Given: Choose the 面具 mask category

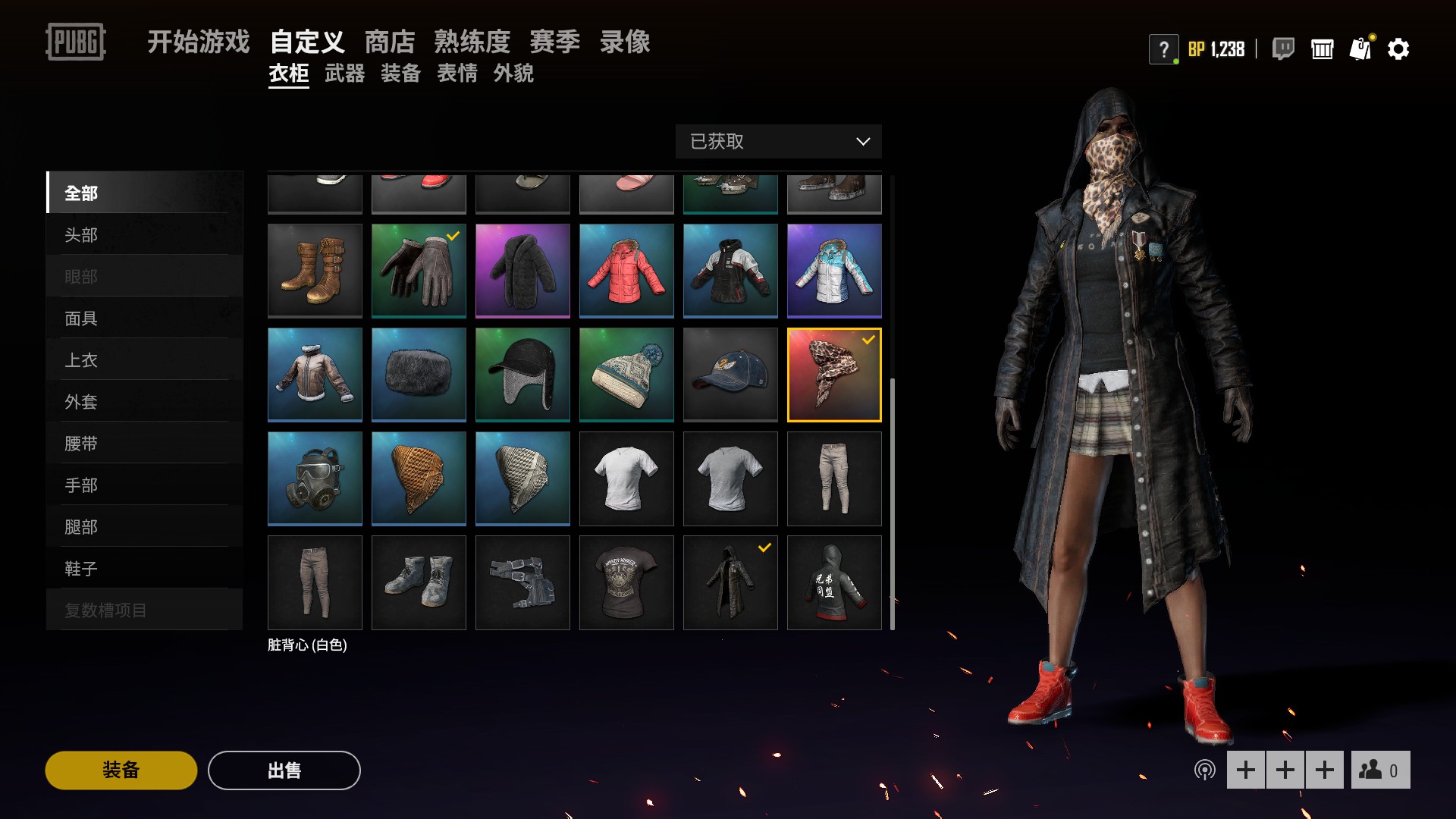Looking at the screenshot, I should (x=144, y=318).
